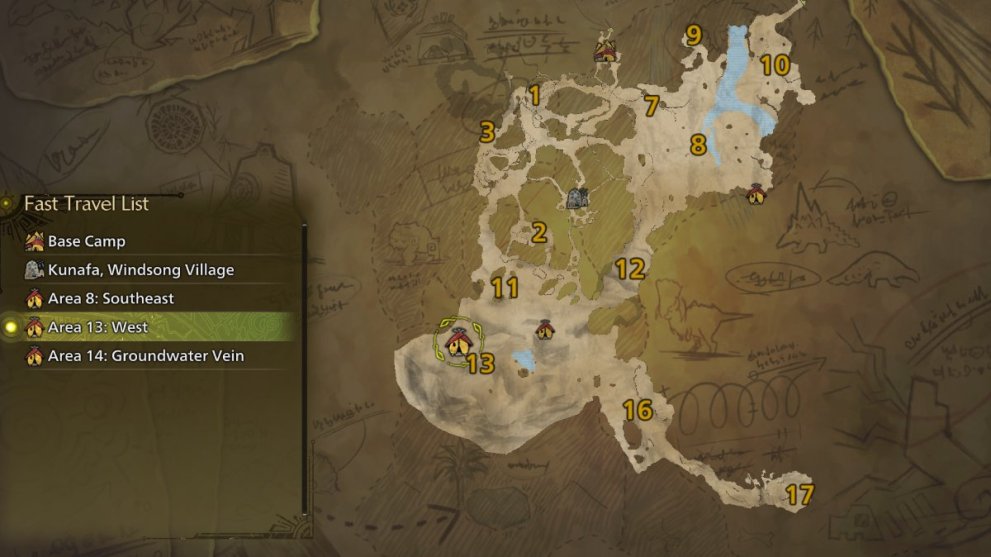Select the circled Area 13 camp marker
Screen dimensions: 991x557
[x=457, y=343]
